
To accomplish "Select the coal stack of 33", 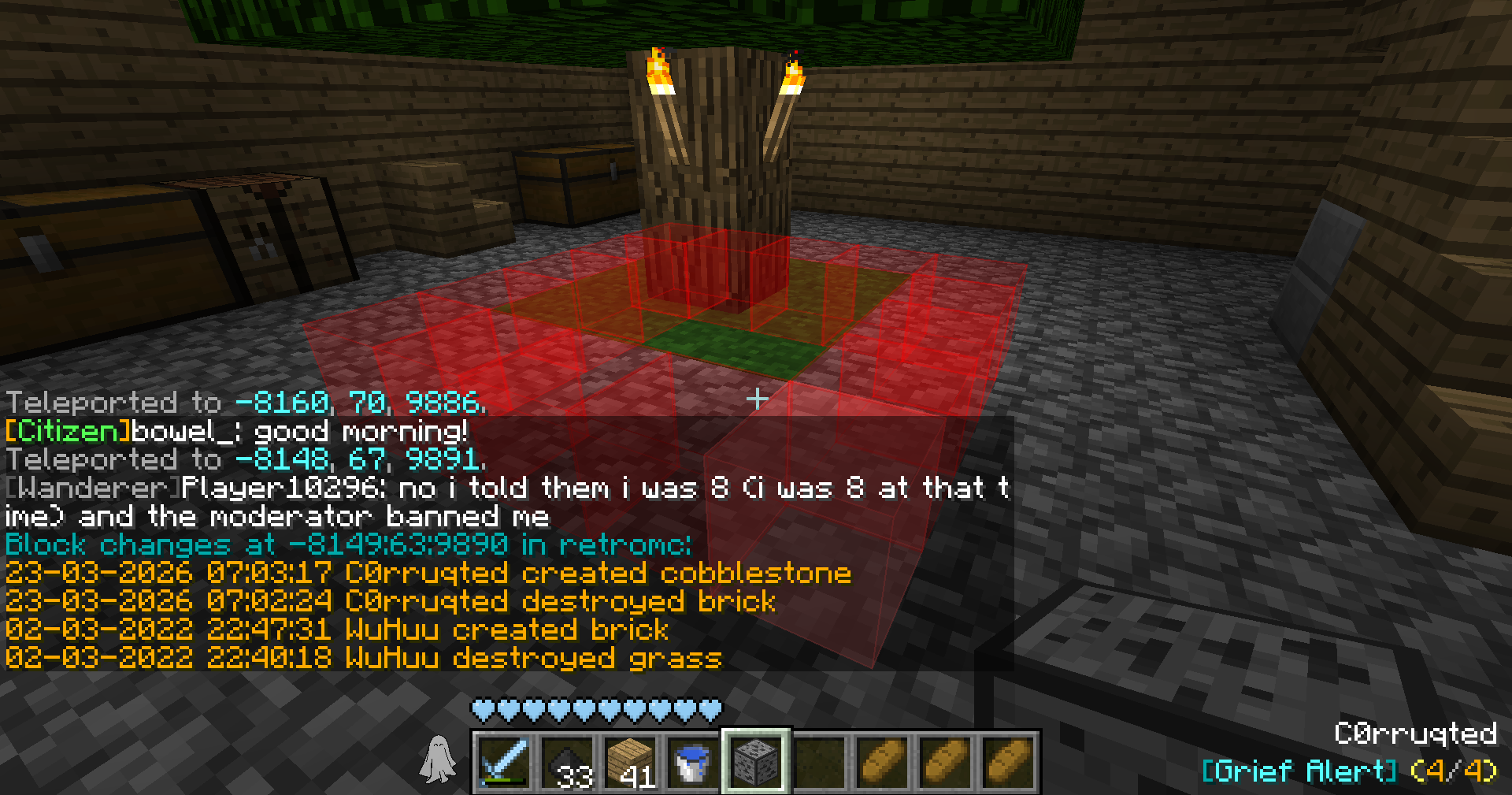I will pyautogui.click(x=566, y=761).
